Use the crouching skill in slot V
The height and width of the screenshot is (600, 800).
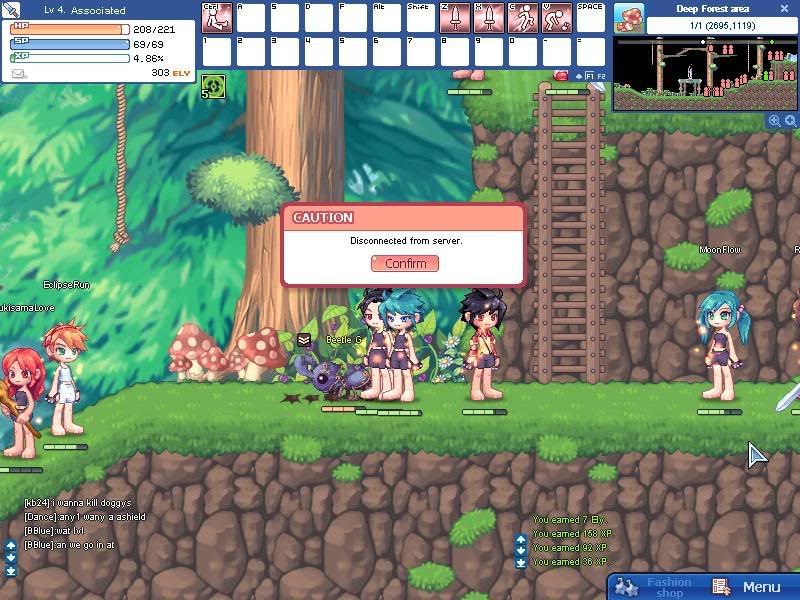(557, 17)
